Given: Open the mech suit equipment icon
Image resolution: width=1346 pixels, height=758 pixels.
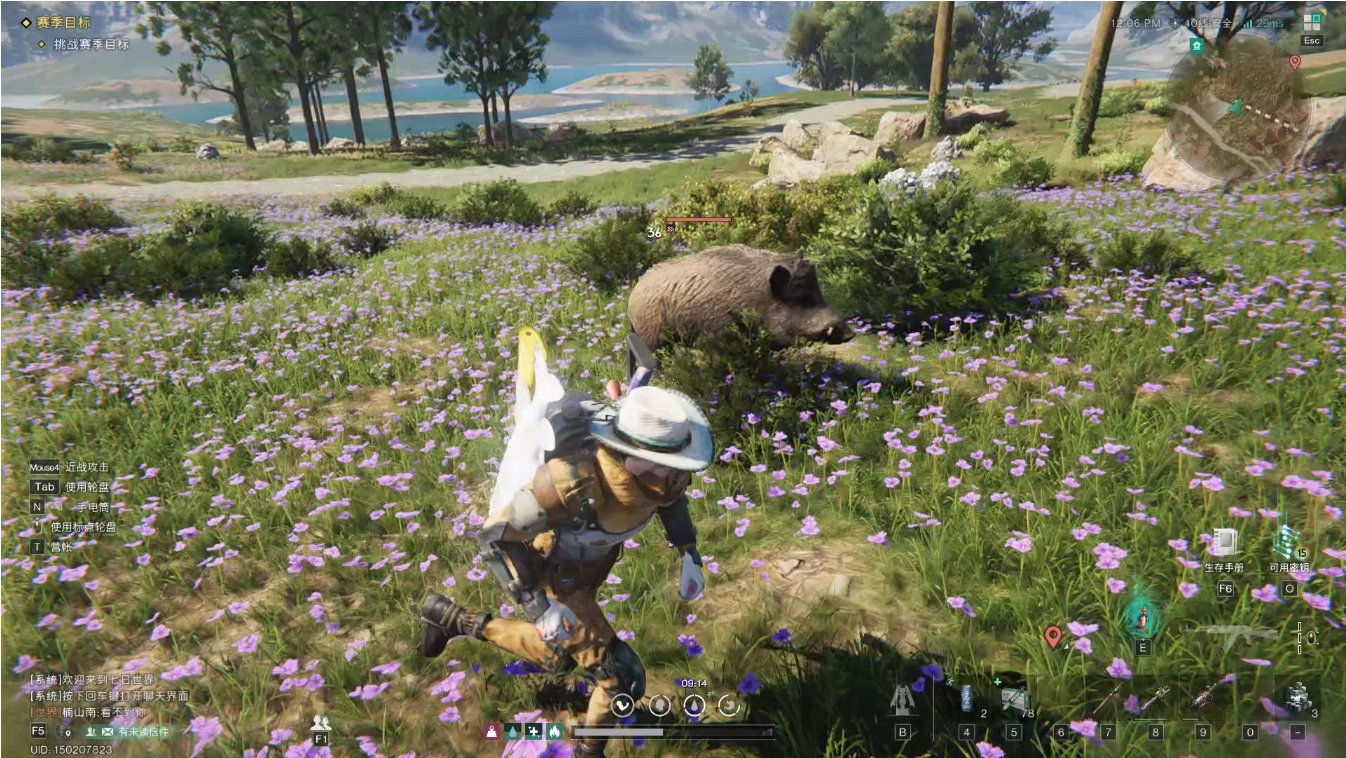Looking at the screenshot, I should point(903,700).
